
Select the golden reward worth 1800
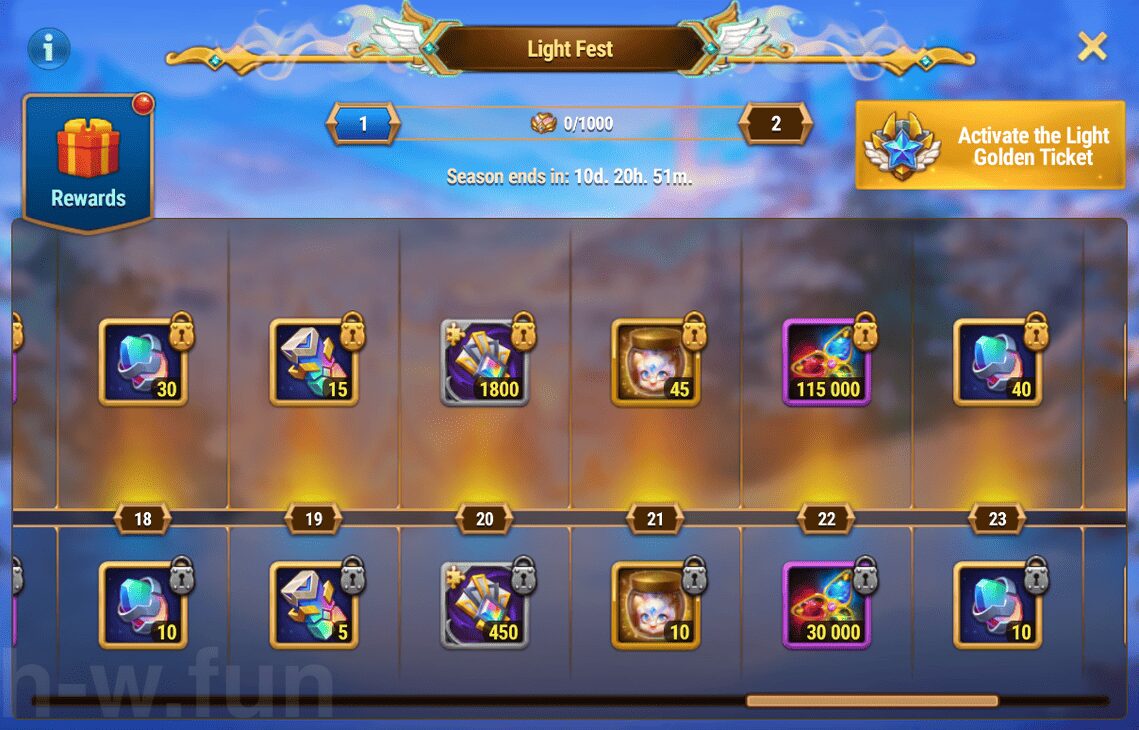pyautogui.click(x=485, y=362)
